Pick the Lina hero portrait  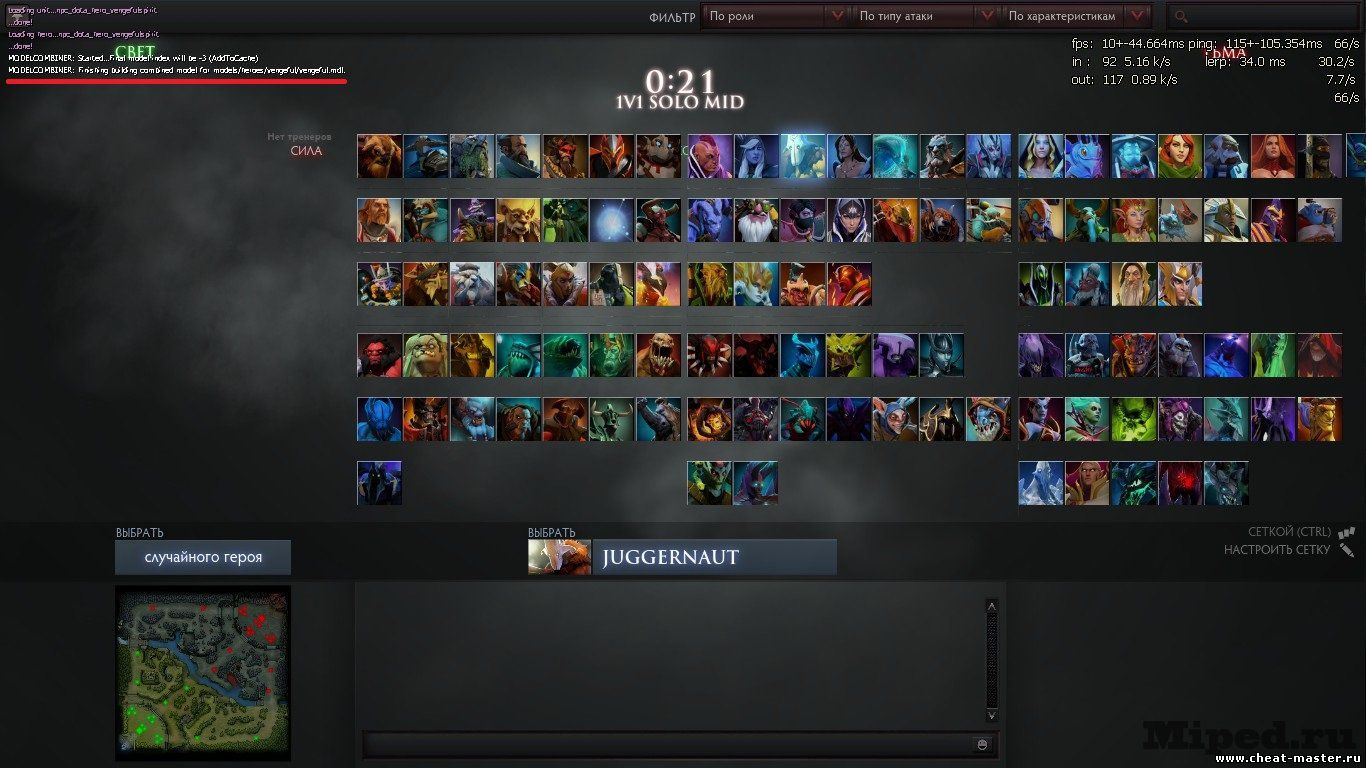coord(1272,156)
